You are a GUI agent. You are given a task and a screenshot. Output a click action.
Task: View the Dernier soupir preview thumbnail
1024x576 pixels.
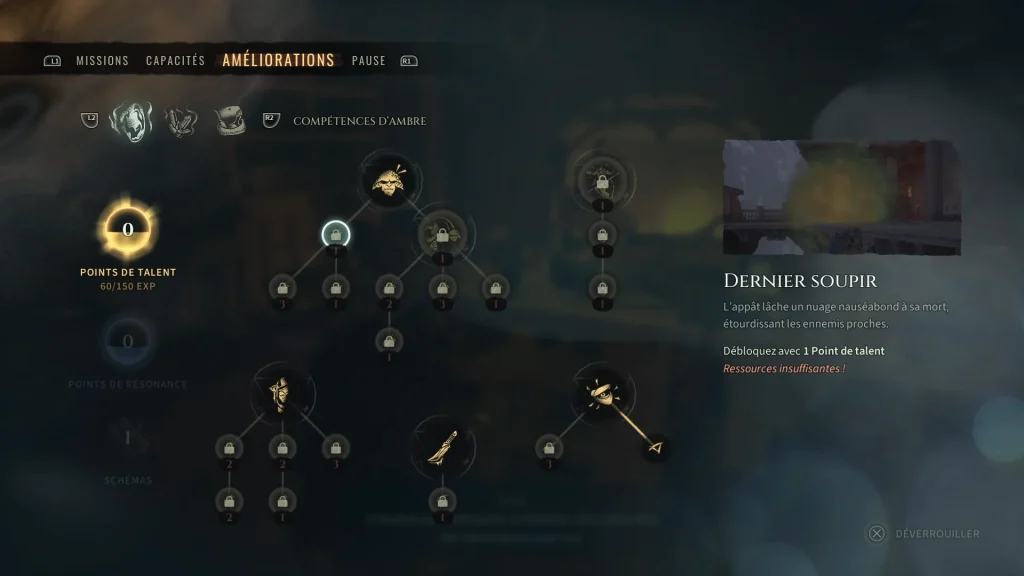[x=841, y=197]
